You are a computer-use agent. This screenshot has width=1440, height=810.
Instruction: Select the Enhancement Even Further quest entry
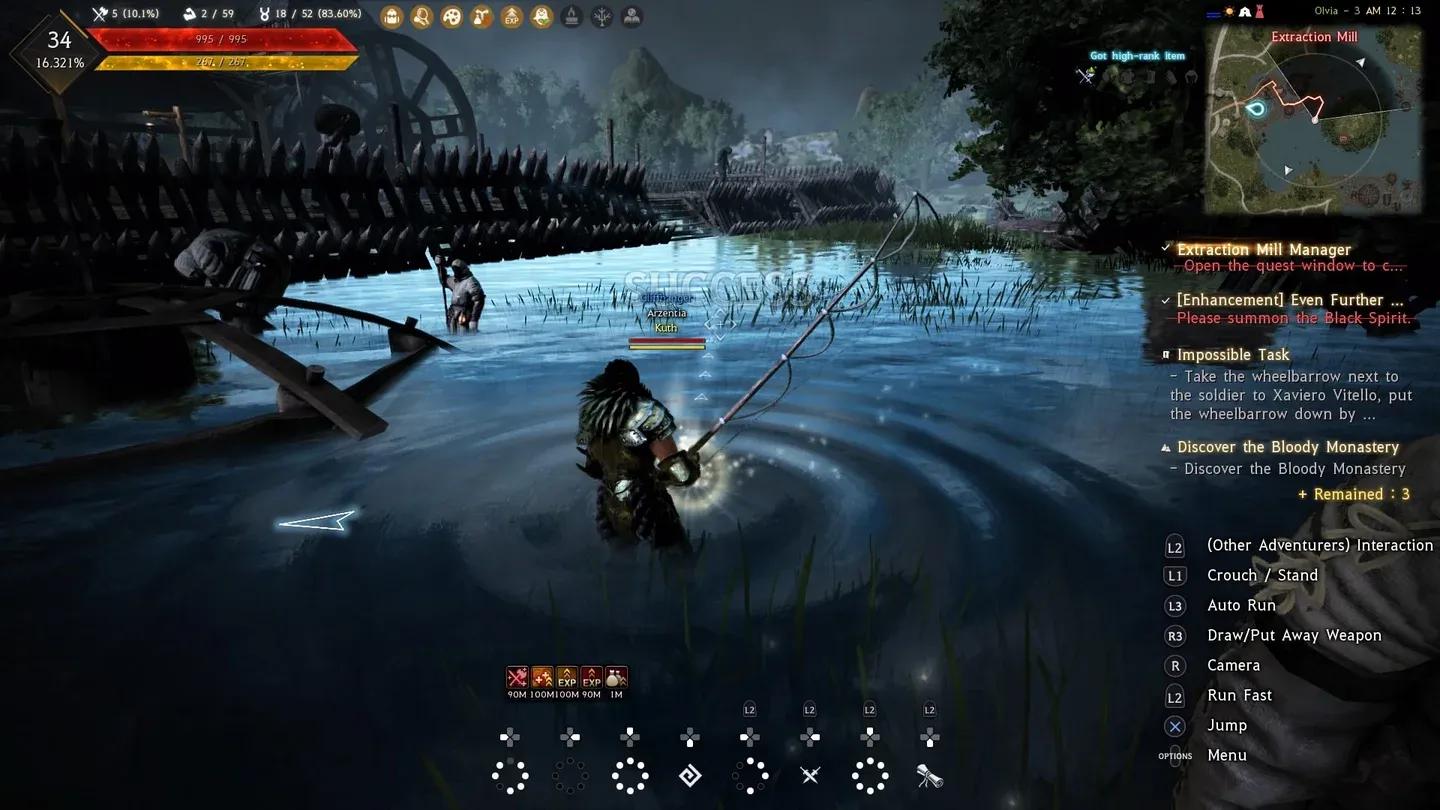pos(1290,300)
